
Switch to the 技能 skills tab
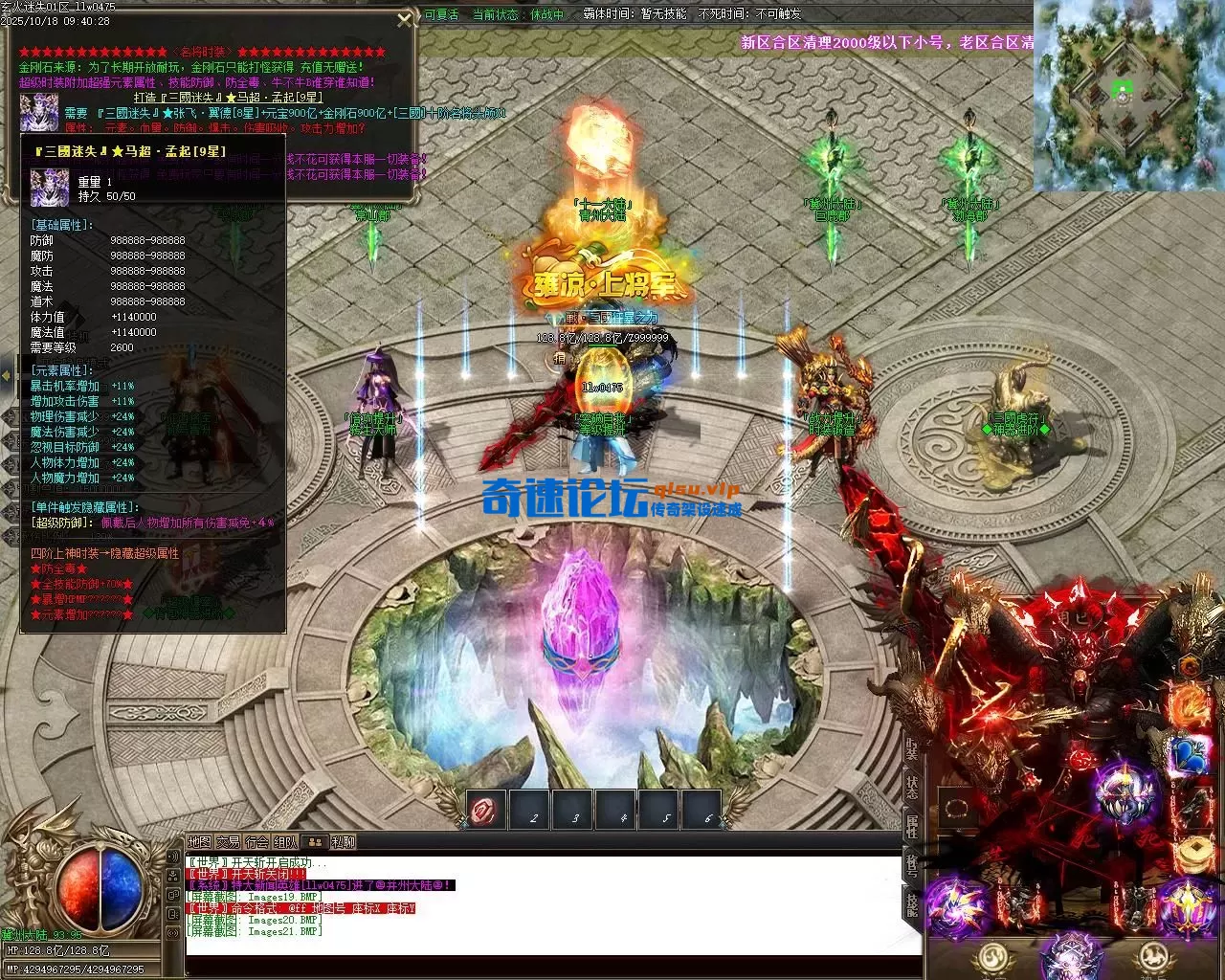click(x=912, y=903)
